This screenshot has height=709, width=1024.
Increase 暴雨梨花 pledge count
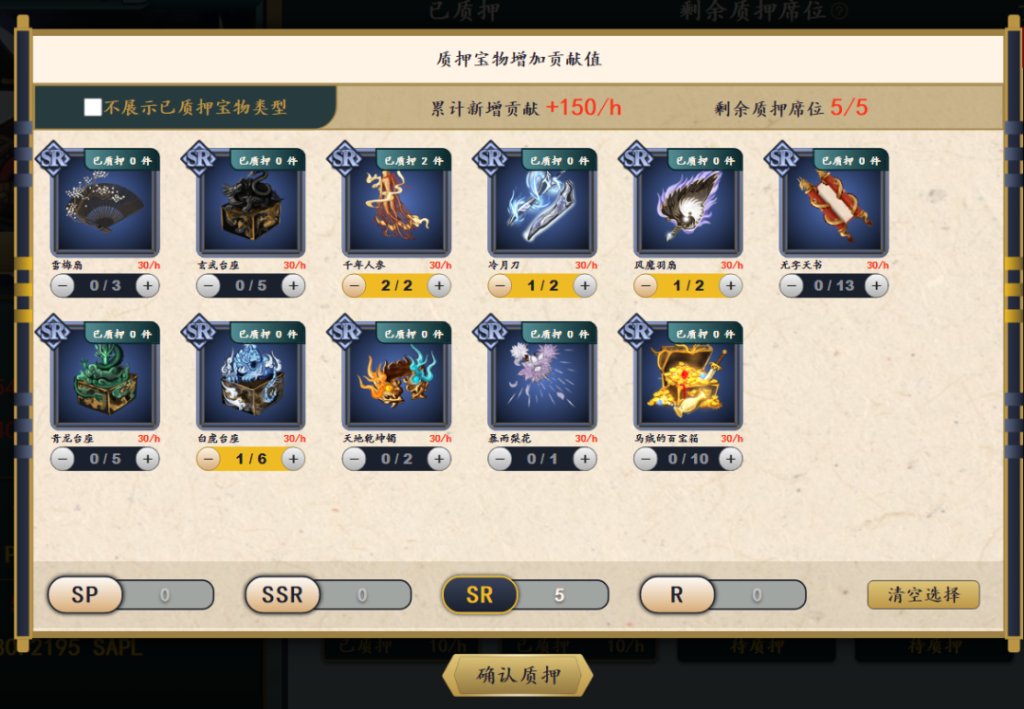coord(585,459)
